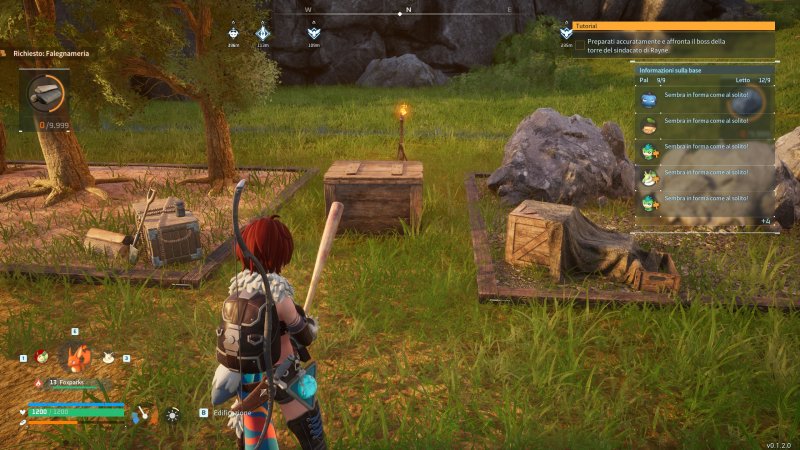
Task: Expand the +4 additional pals indicator
Action: click(765, 221)
